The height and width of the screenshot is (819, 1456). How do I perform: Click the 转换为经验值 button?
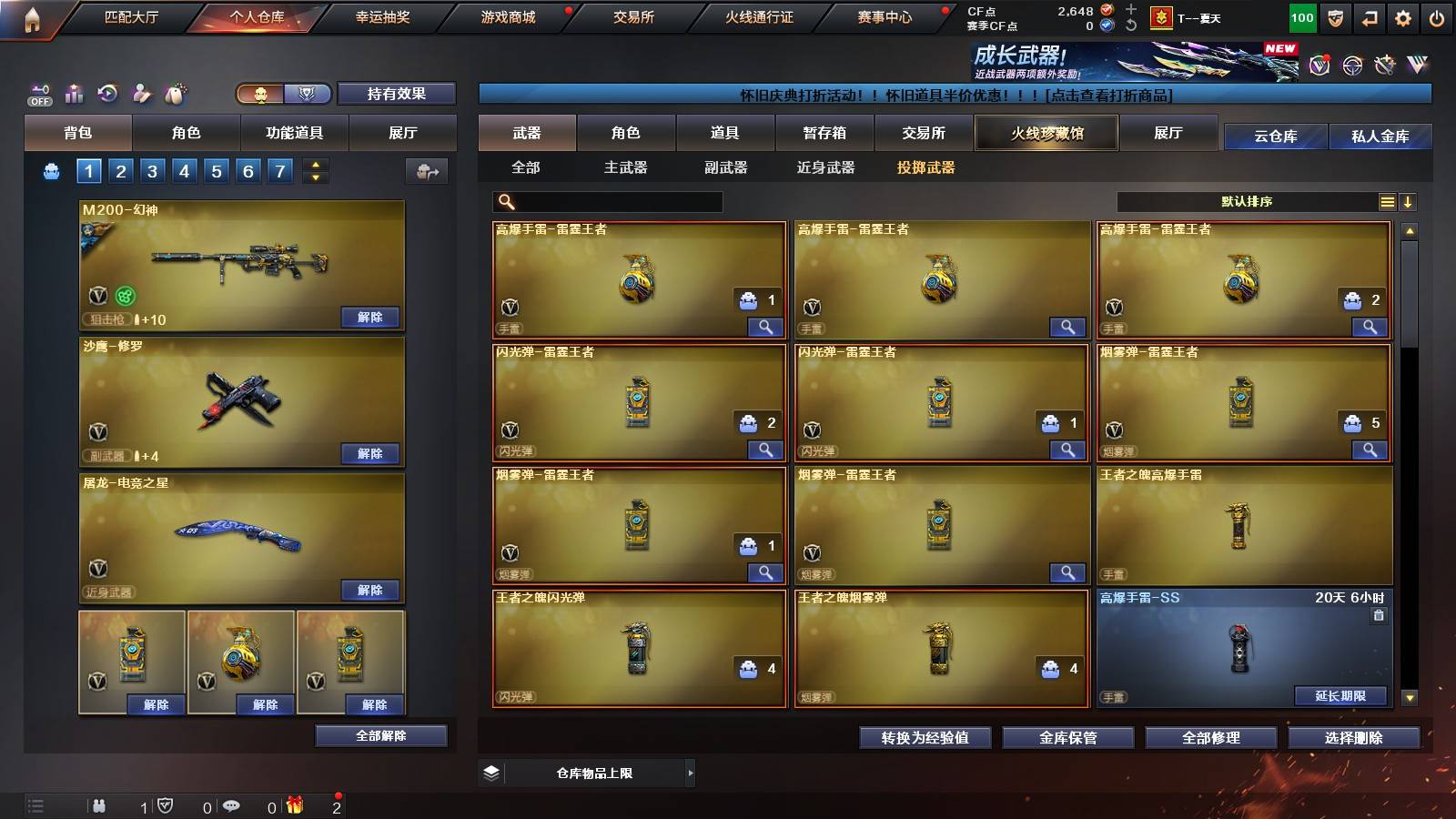tap(925, 738)
